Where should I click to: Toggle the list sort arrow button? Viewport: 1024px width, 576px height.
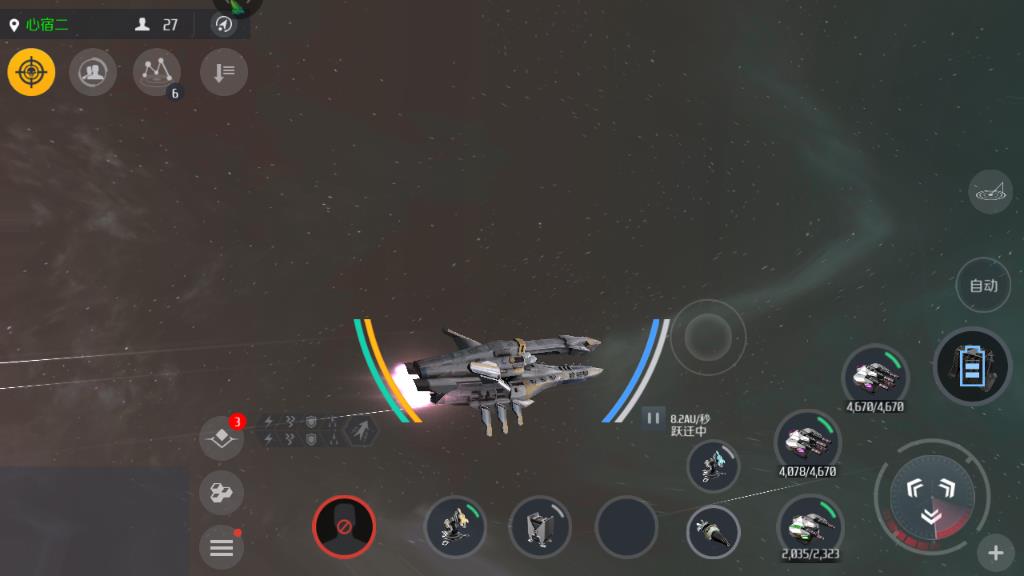click(224, 72)
